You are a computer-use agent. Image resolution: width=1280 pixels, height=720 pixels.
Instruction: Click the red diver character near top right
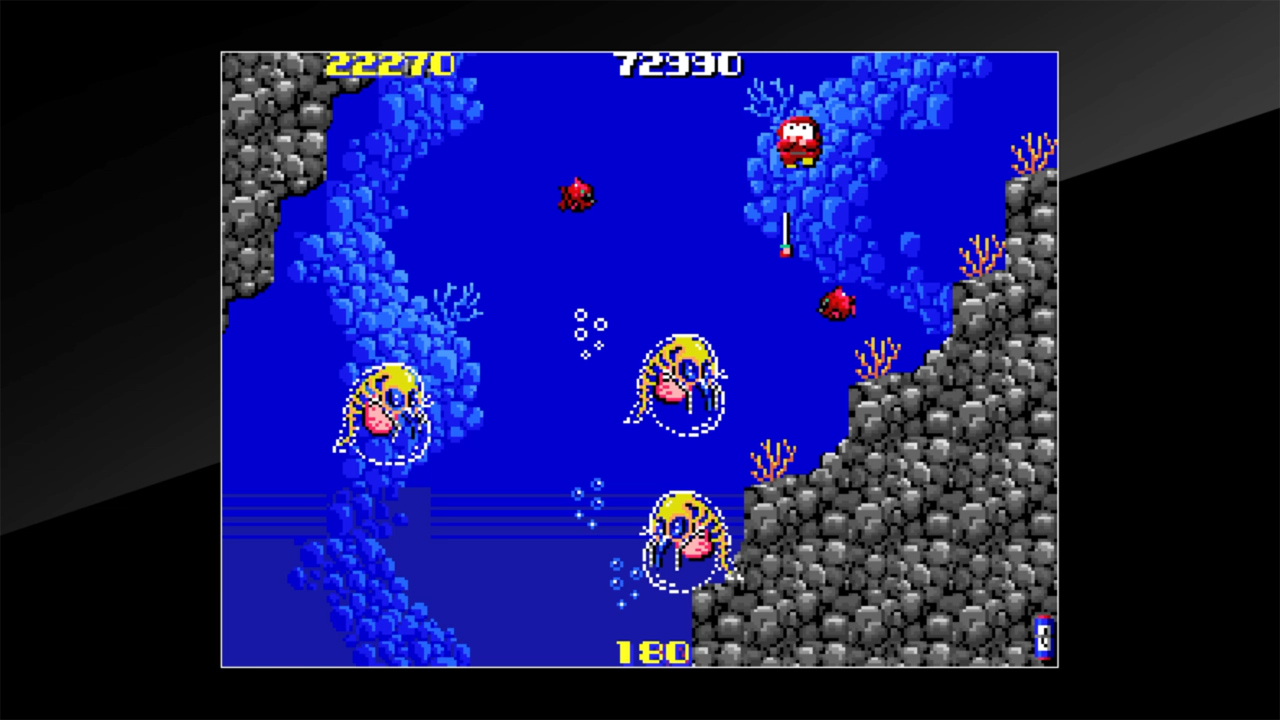point(795,140)
